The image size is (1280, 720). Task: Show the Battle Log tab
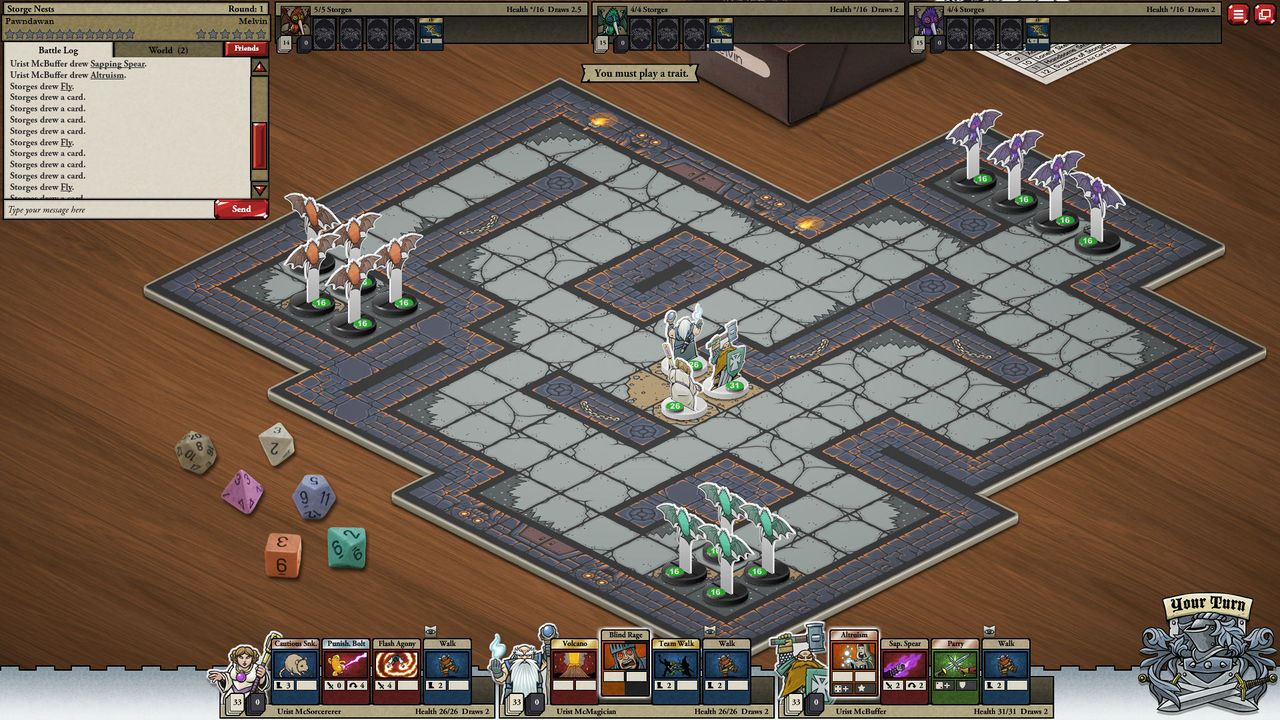pos(59,49)
